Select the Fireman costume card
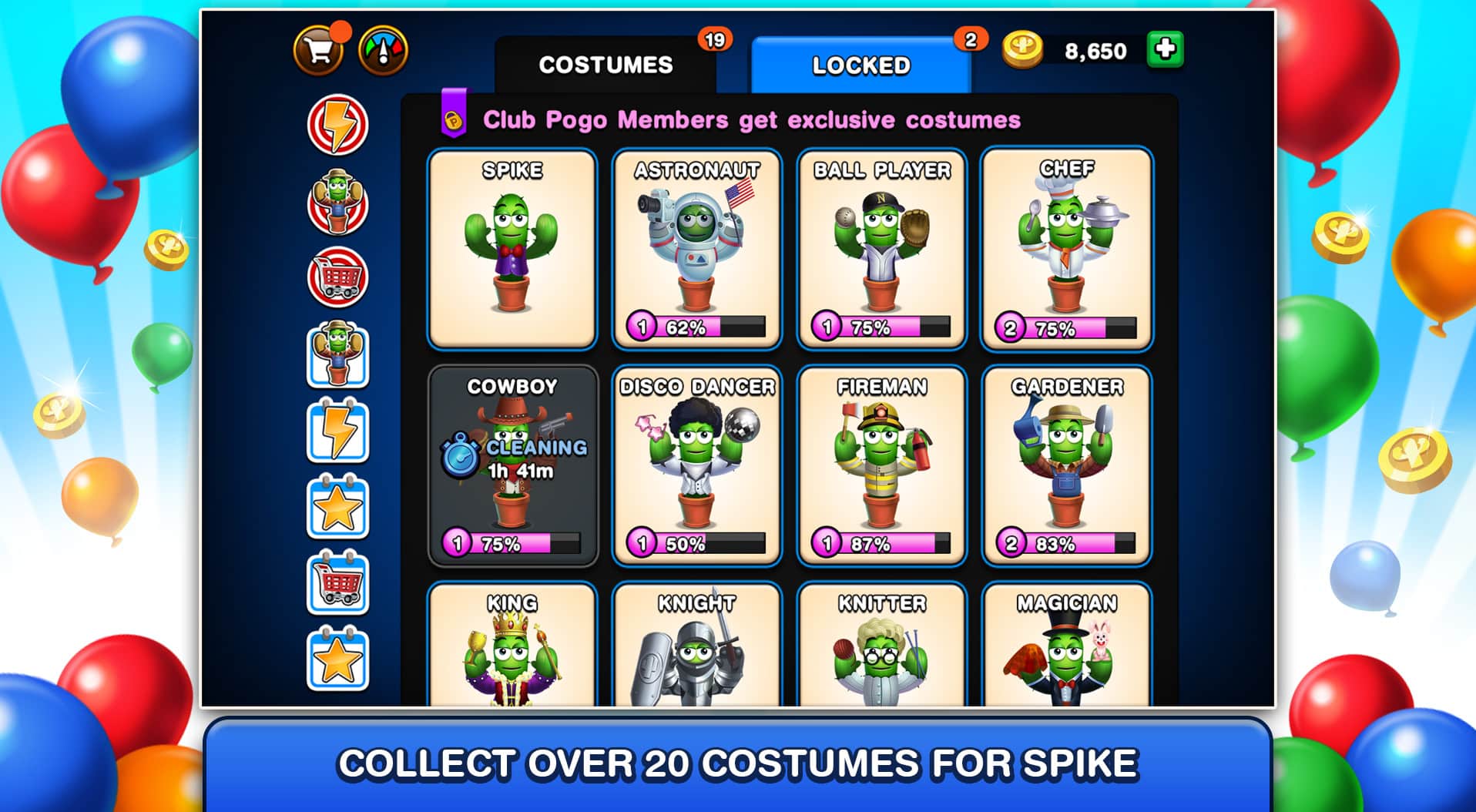Viewport: 1476px width, 812px height. (881, 465)
